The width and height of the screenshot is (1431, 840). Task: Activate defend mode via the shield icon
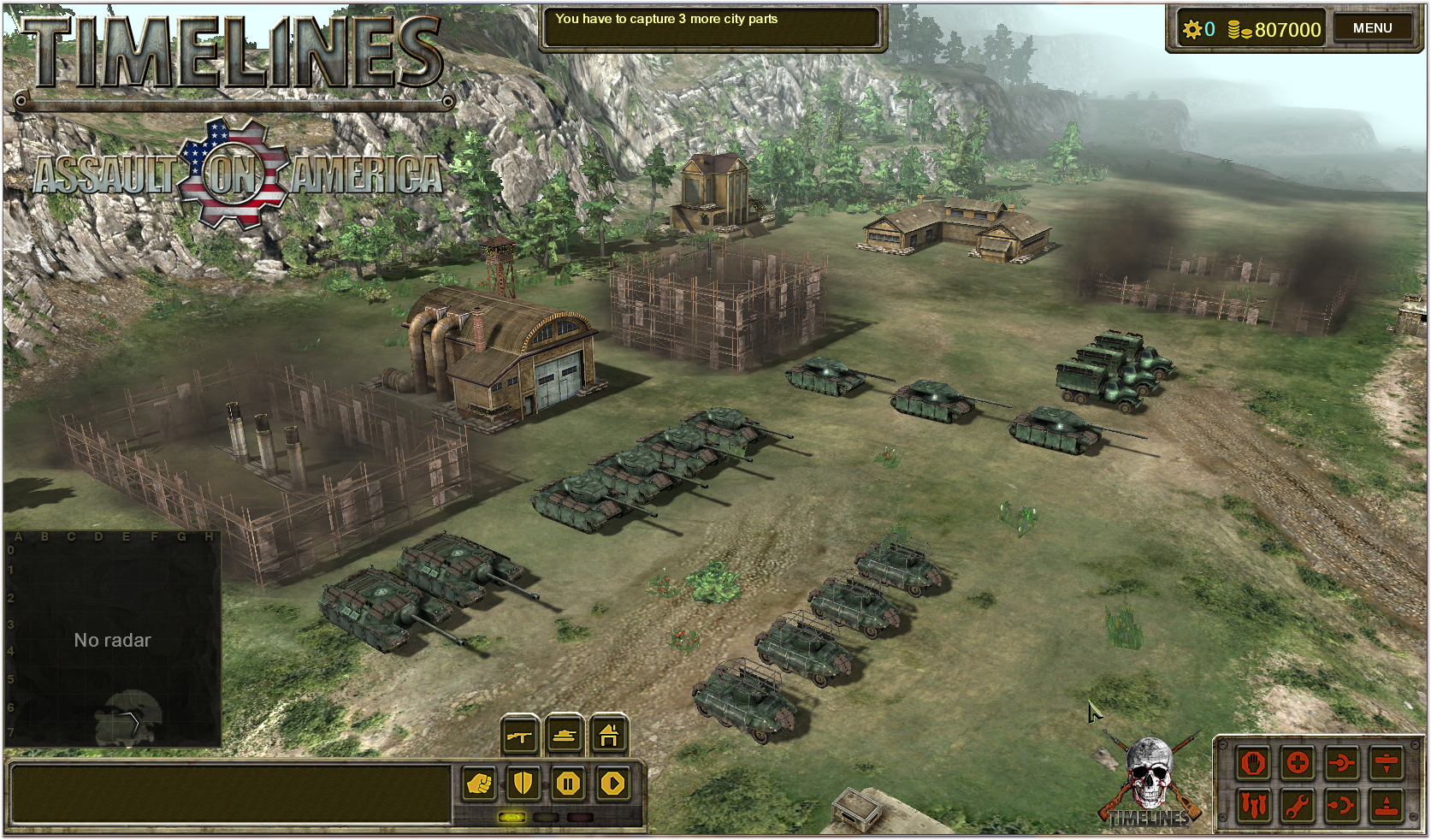click(523, 784)
